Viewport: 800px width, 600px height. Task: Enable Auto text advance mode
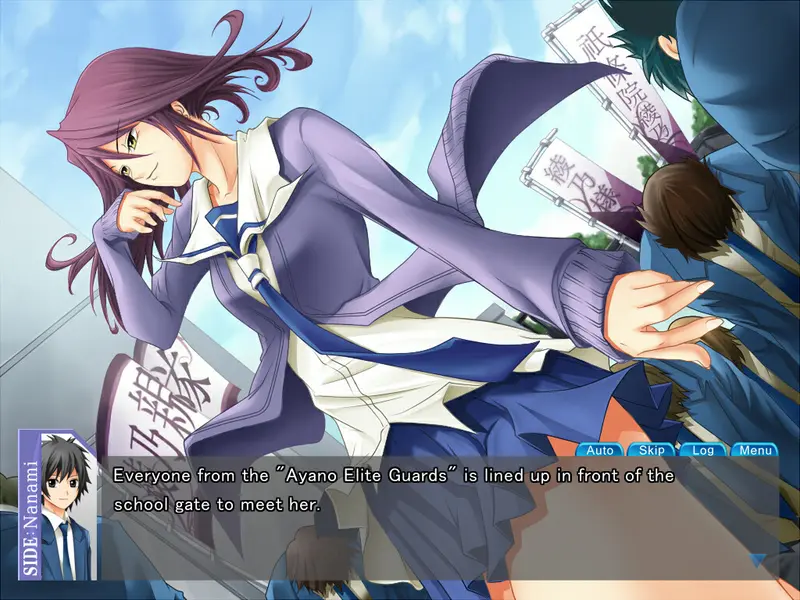pyautogui.click(x=600, y=450)
